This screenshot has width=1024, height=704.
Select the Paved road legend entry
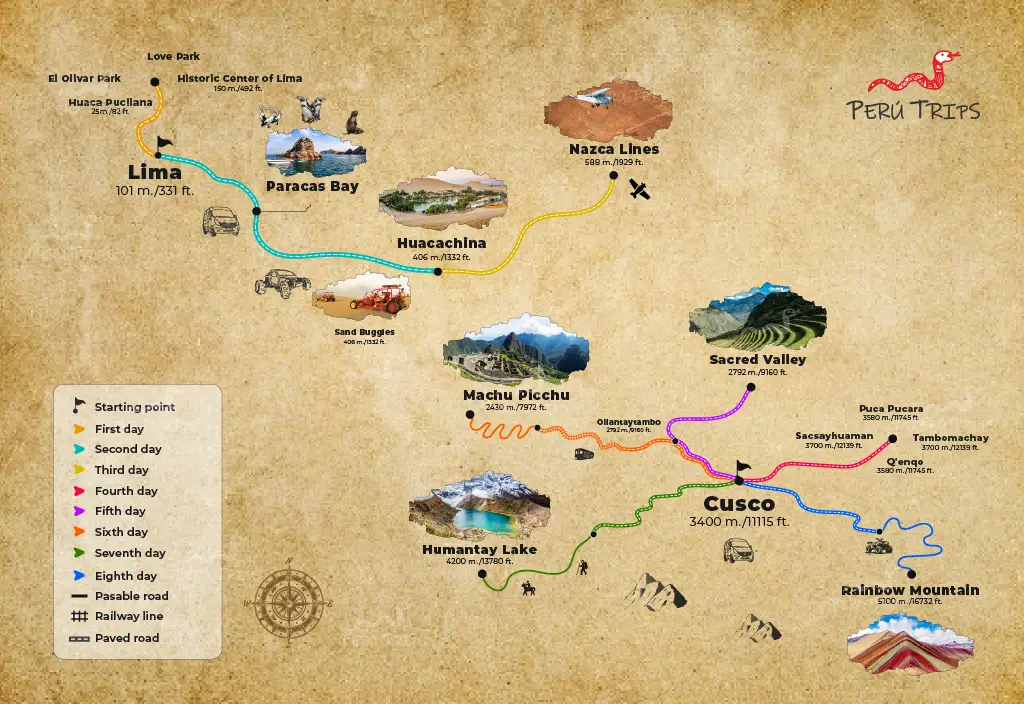126,637
